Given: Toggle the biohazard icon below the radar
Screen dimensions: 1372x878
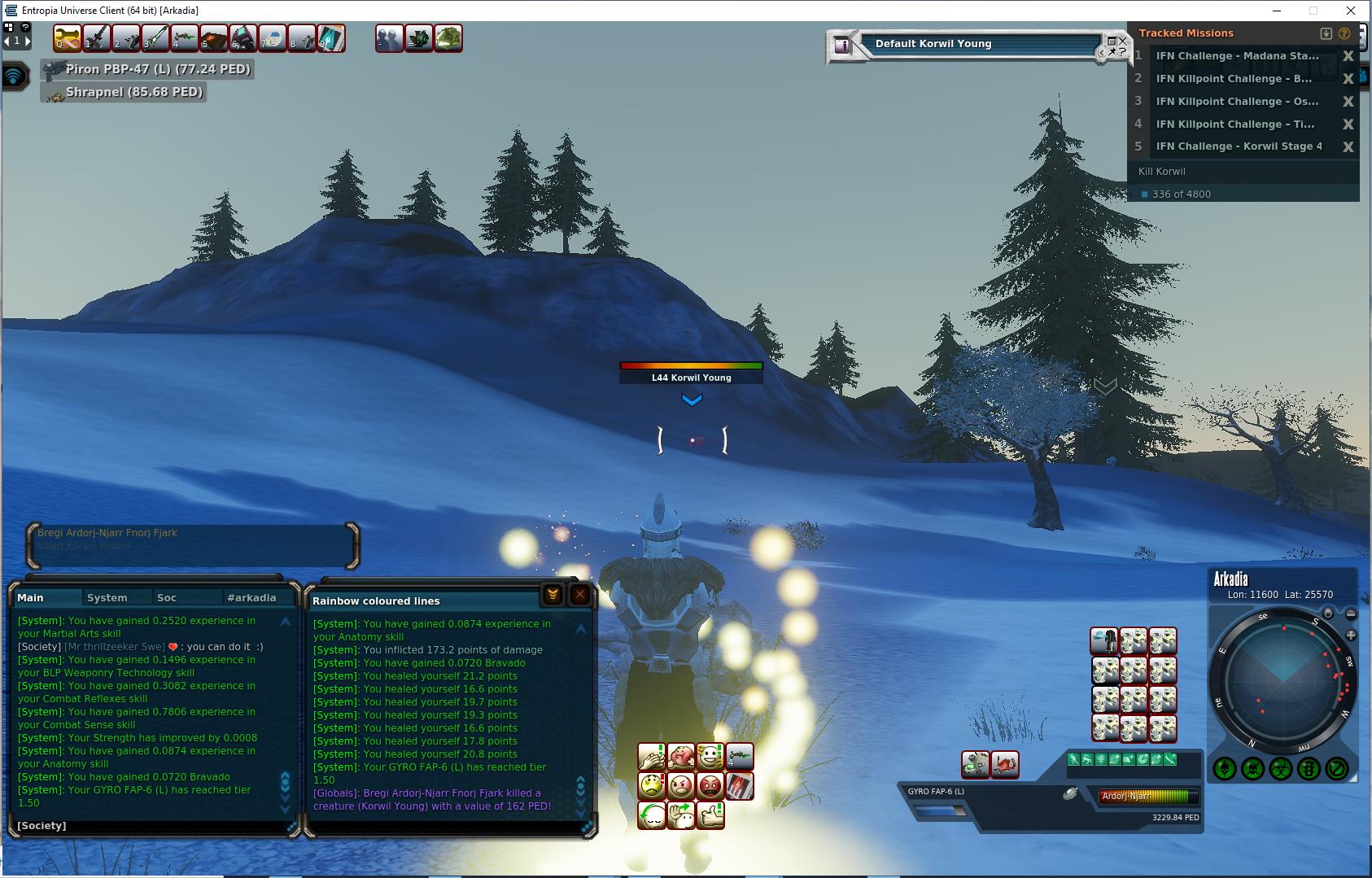Looking at the screenshot, I should coord(1280,767).
